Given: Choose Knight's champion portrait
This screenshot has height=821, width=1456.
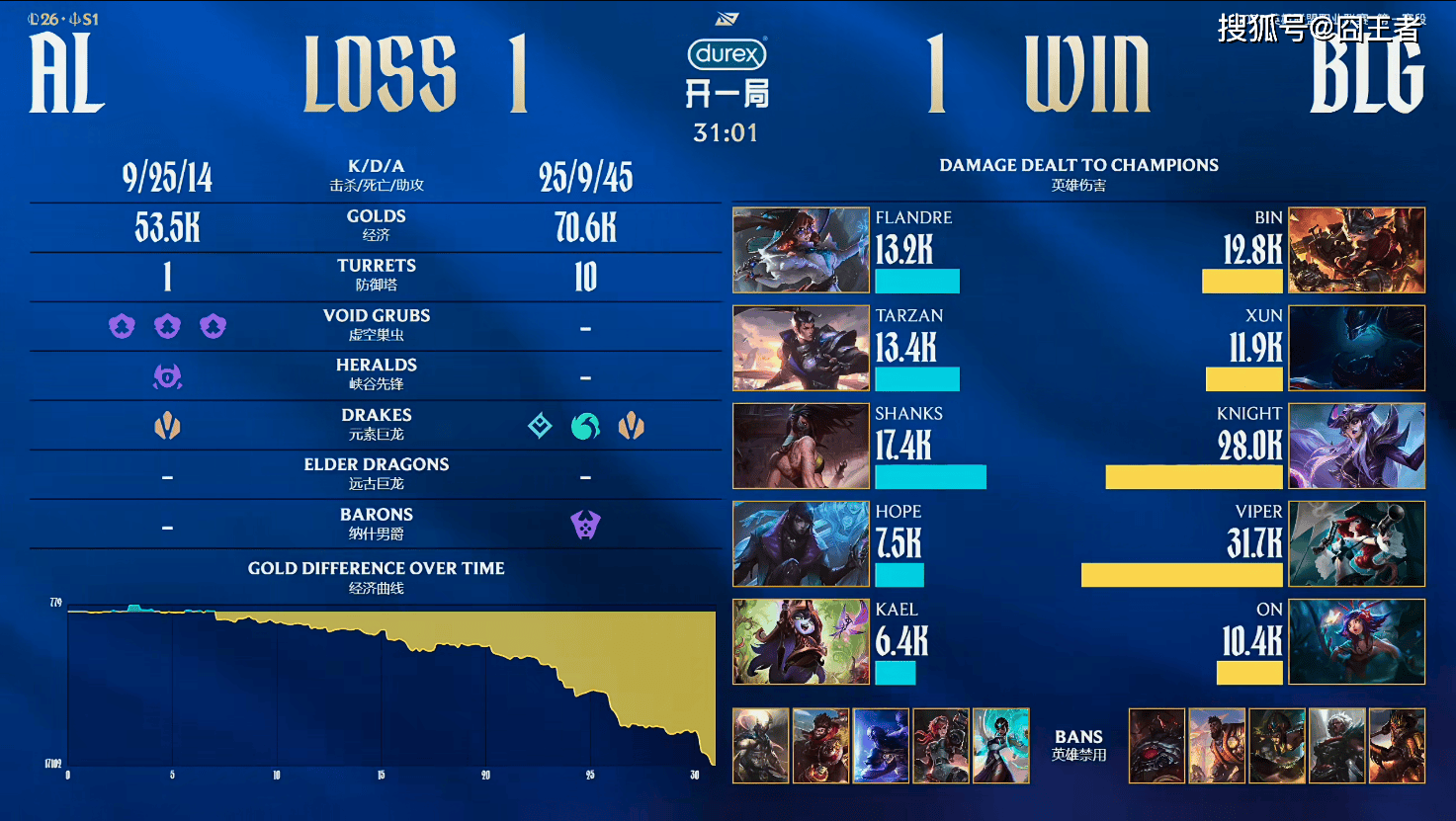Looking at the screenshot, I should click(1356, 446).
